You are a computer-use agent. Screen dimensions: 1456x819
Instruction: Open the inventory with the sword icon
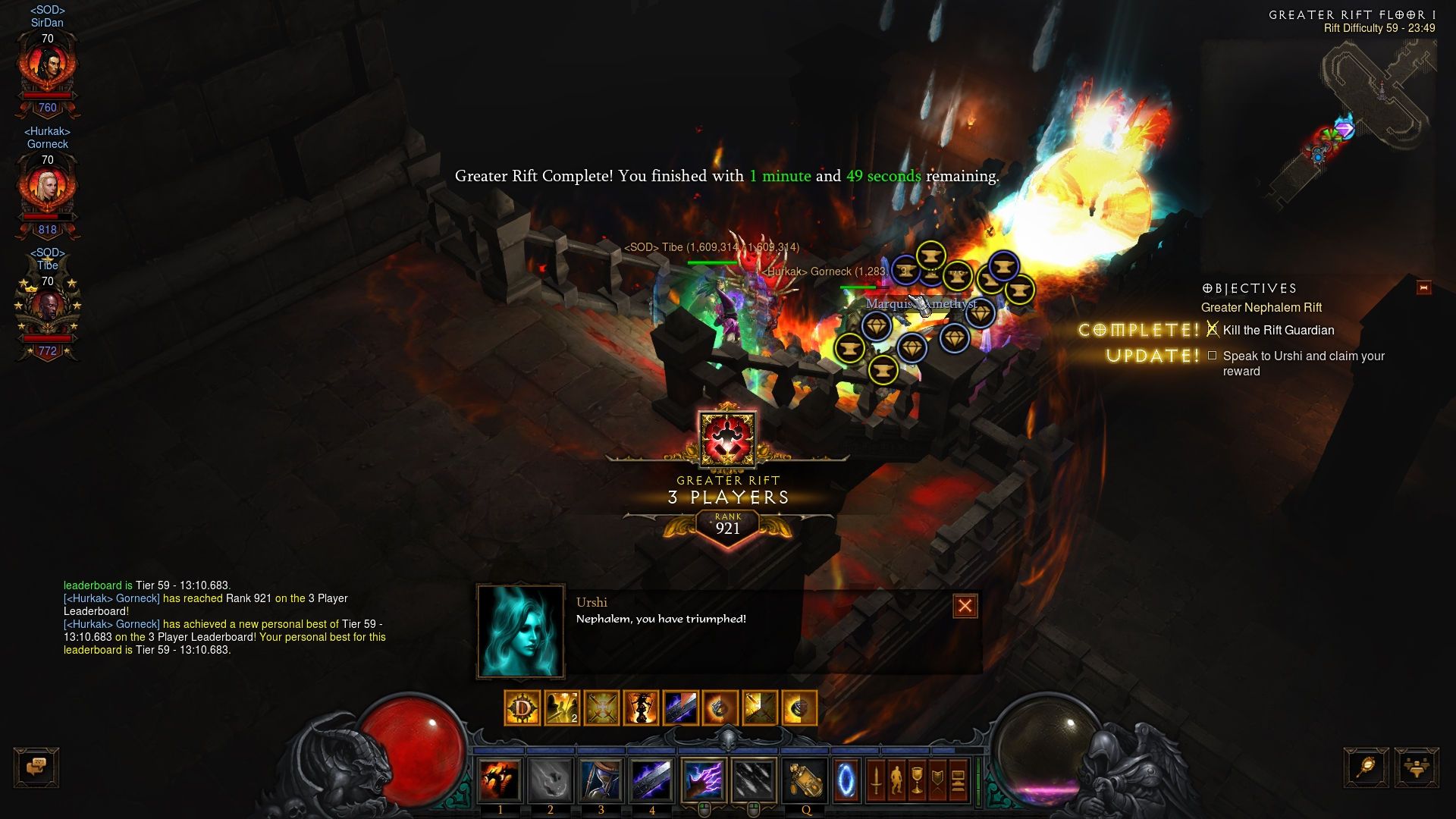pos(876,780)
